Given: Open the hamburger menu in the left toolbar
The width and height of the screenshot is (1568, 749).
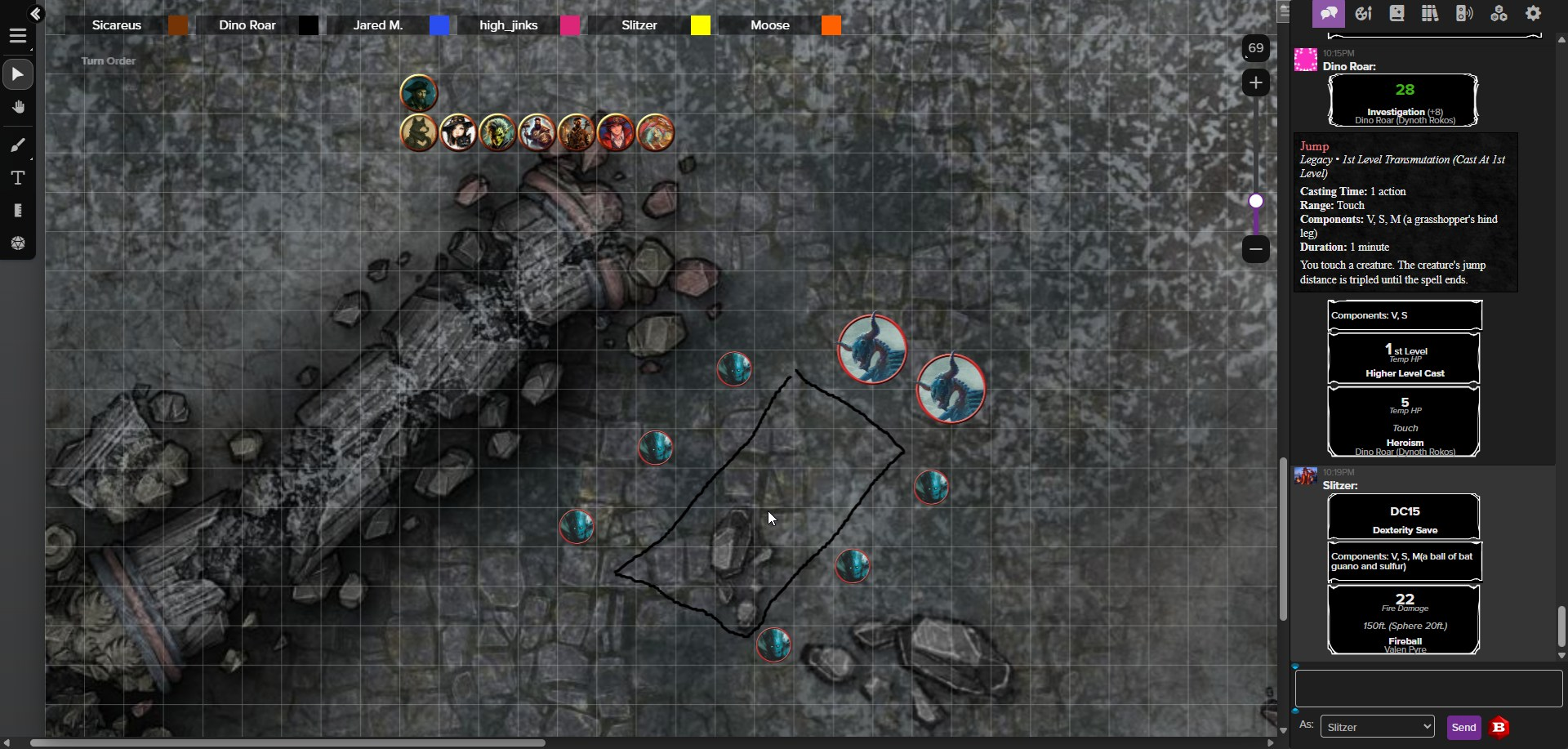Looking at the screenshot, I should [x=18, y=37].
